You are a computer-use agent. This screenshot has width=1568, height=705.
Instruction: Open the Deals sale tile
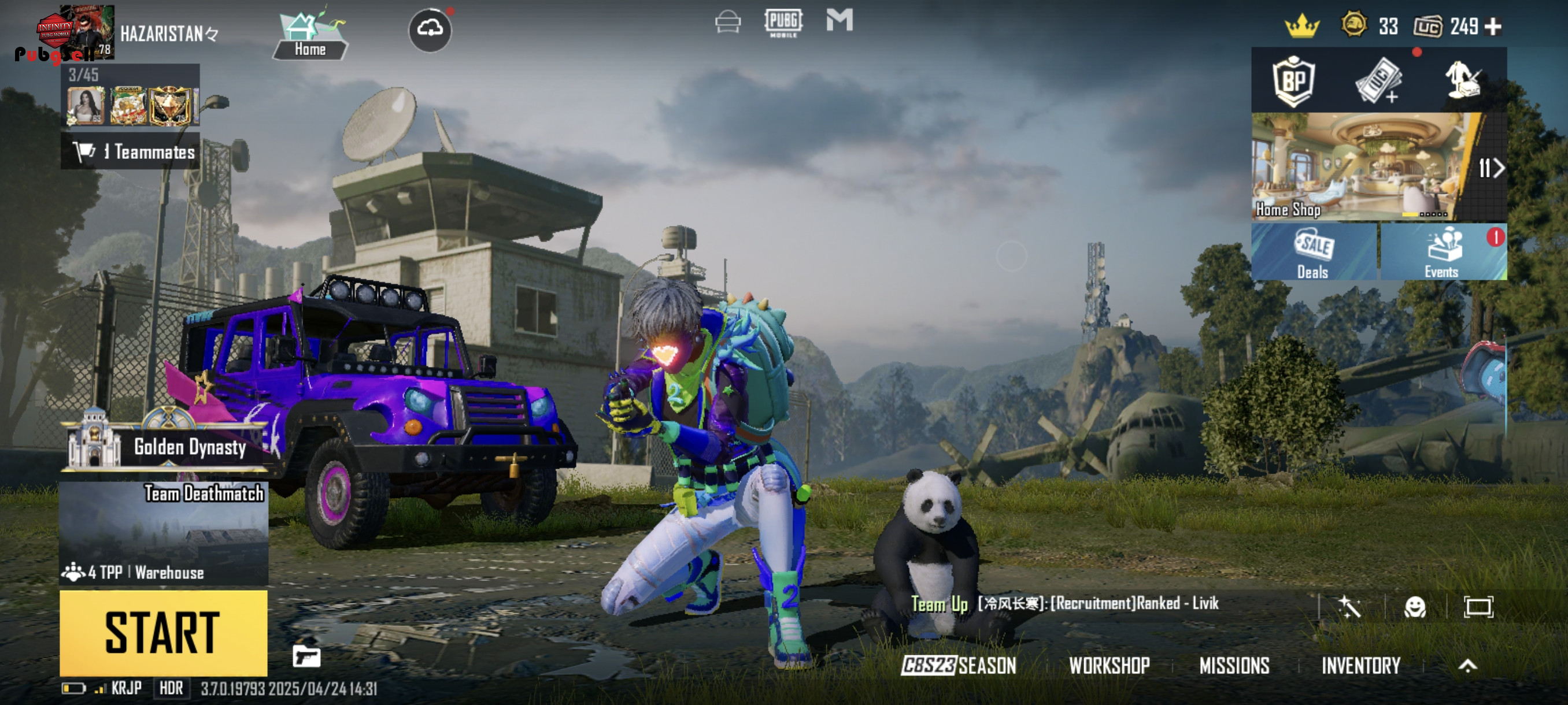coord(1314,253)
